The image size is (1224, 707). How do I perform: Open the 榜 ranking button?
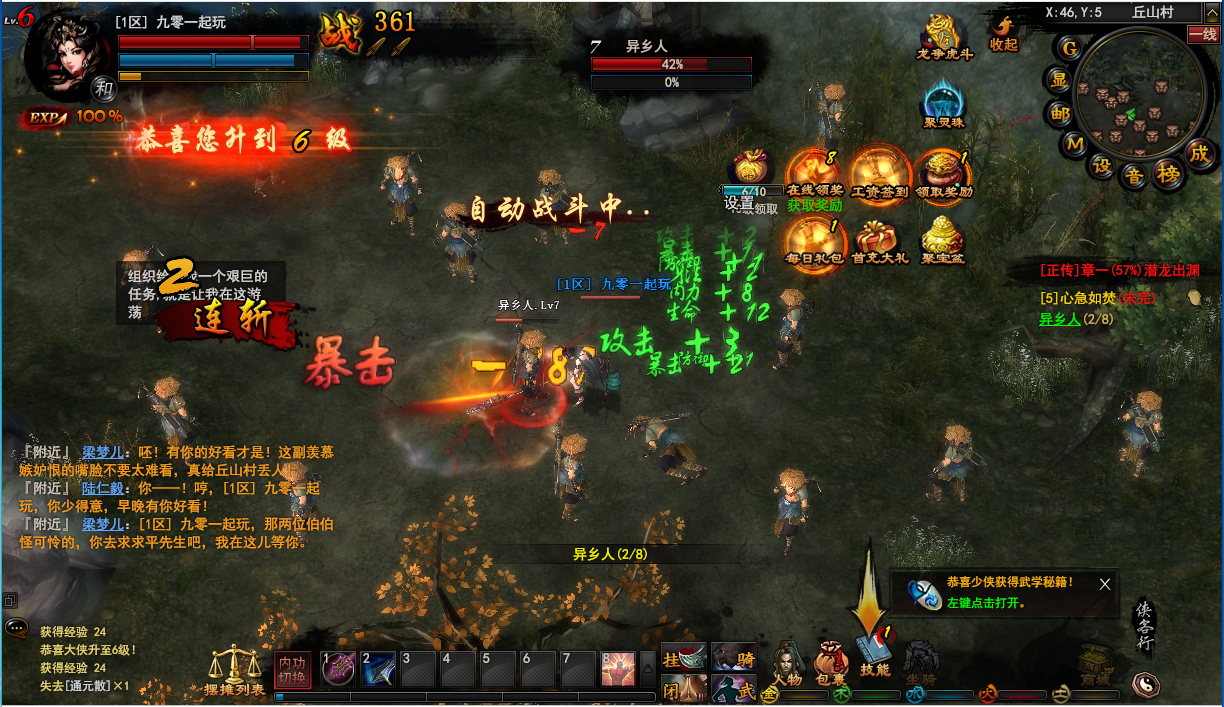(1167, 173)
